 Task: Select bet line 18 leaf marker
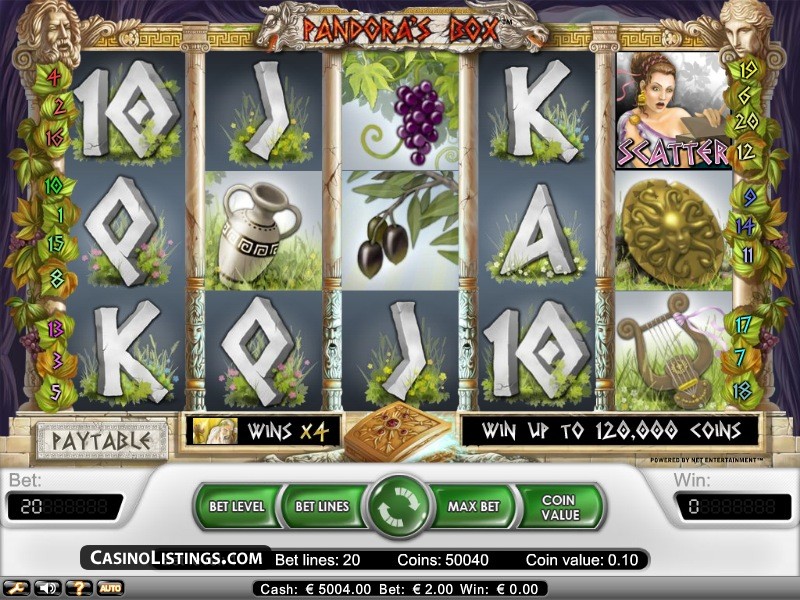click(x=742, y=390)
